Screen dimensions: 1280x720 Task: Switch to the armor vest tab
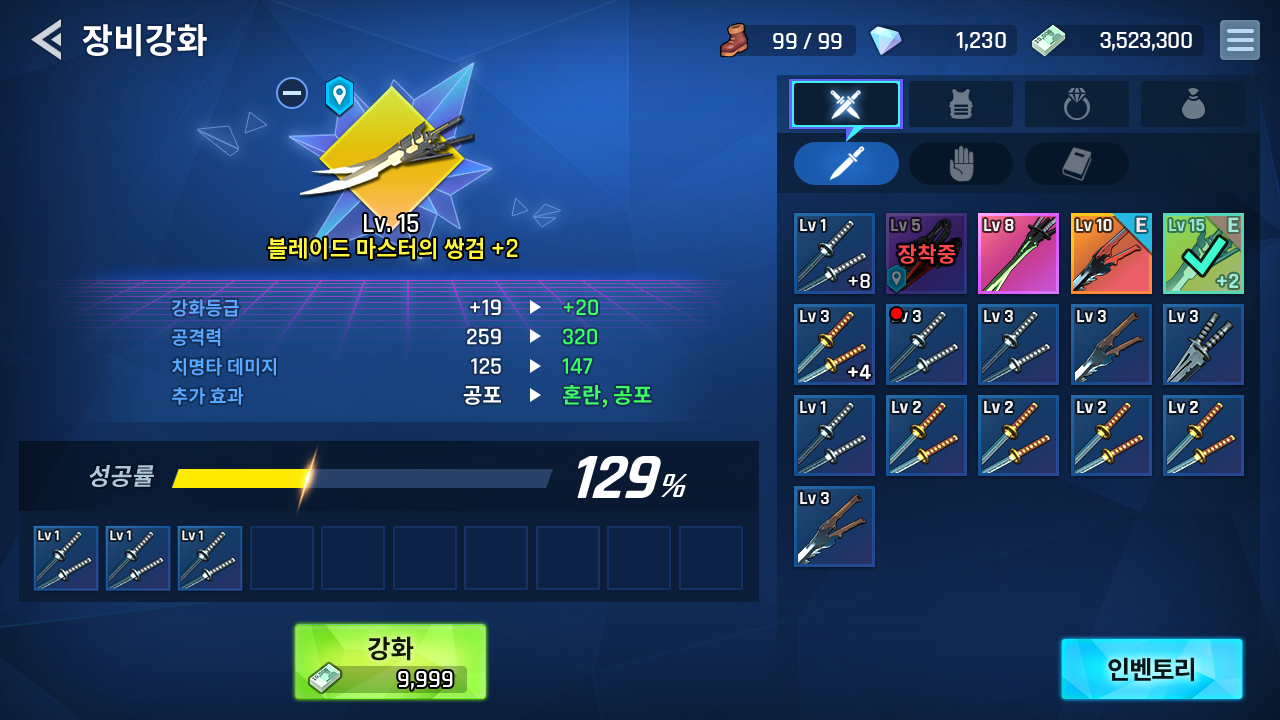click(961, 104)
